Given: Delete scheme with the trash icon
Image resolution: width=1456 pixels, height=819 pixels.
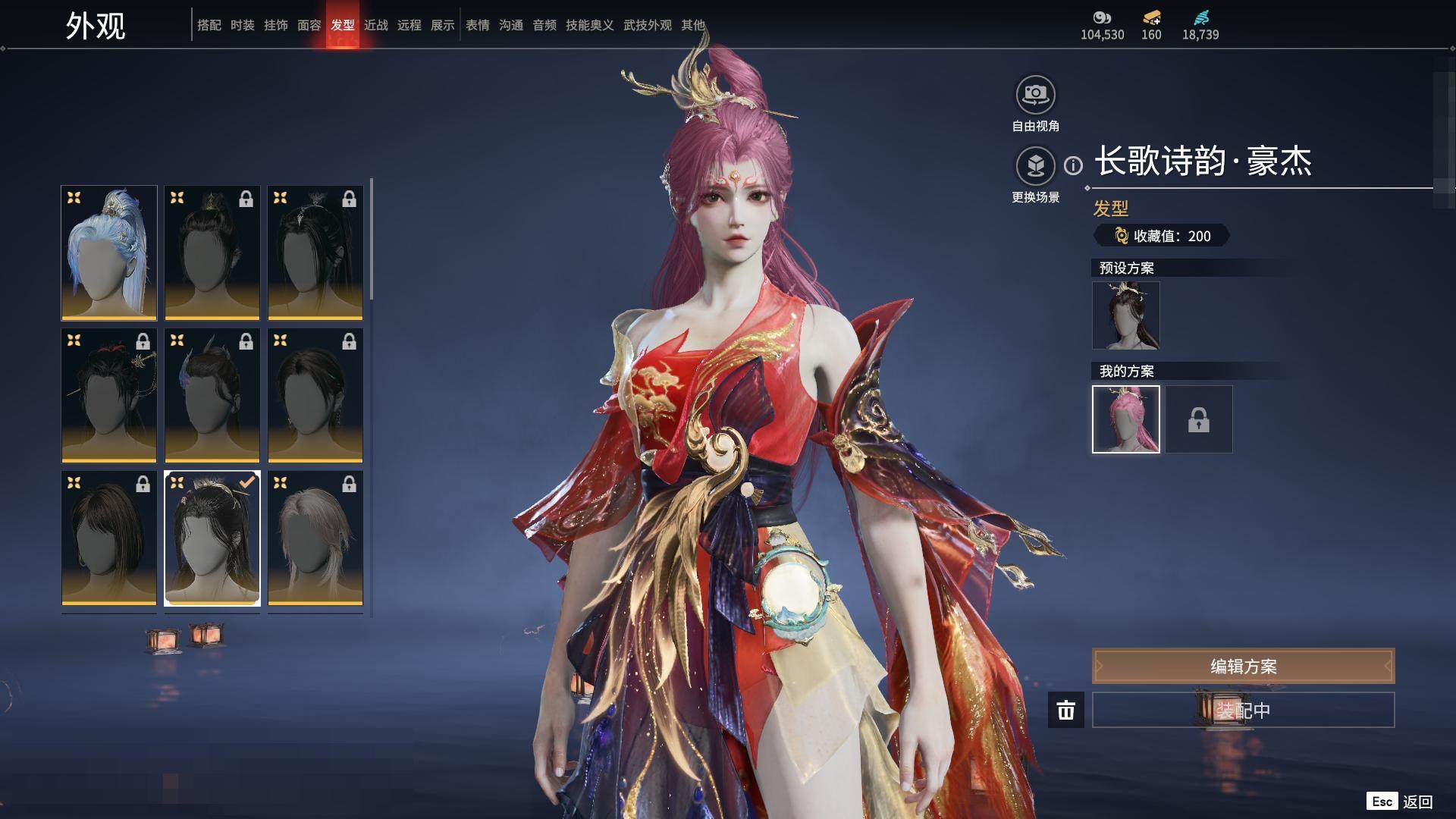Looking at the screenshot, I should tap(1065, 710).
